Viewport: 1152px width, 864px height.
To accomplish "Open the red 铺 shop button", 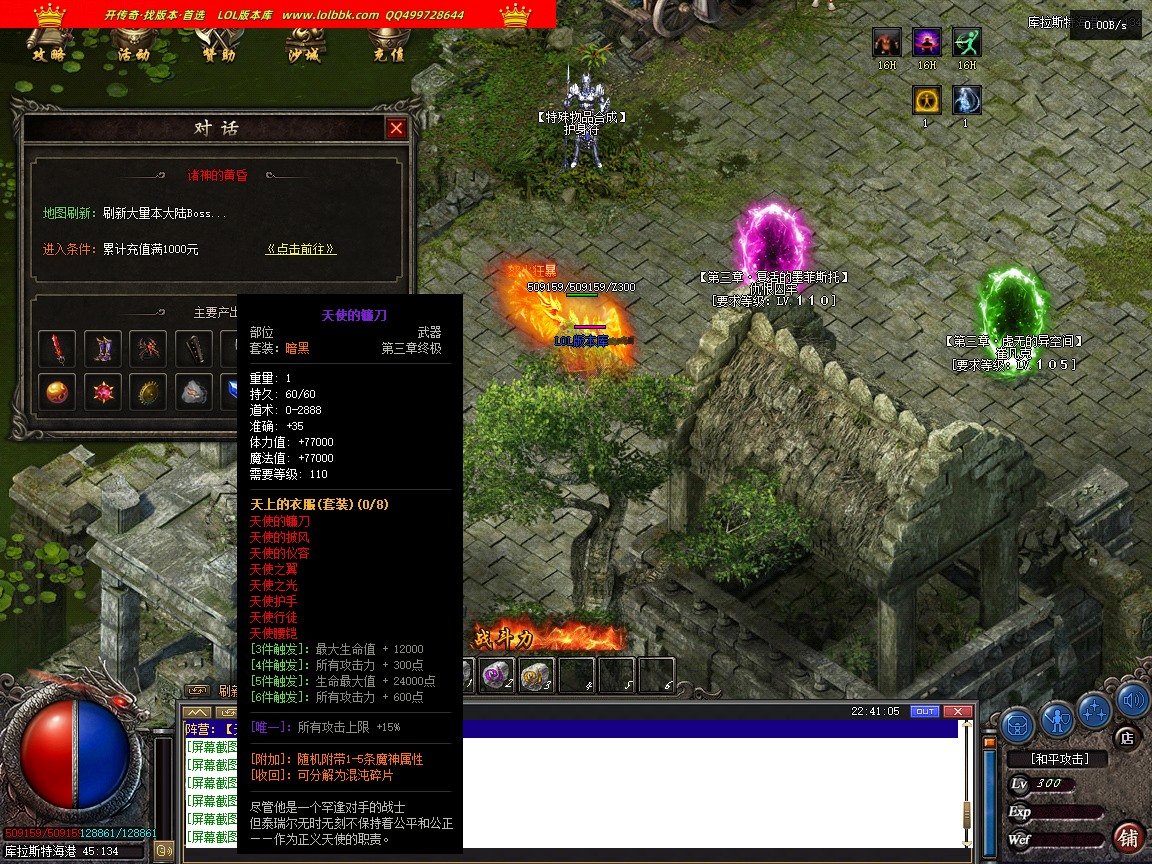I will [x=1128, y=838].
